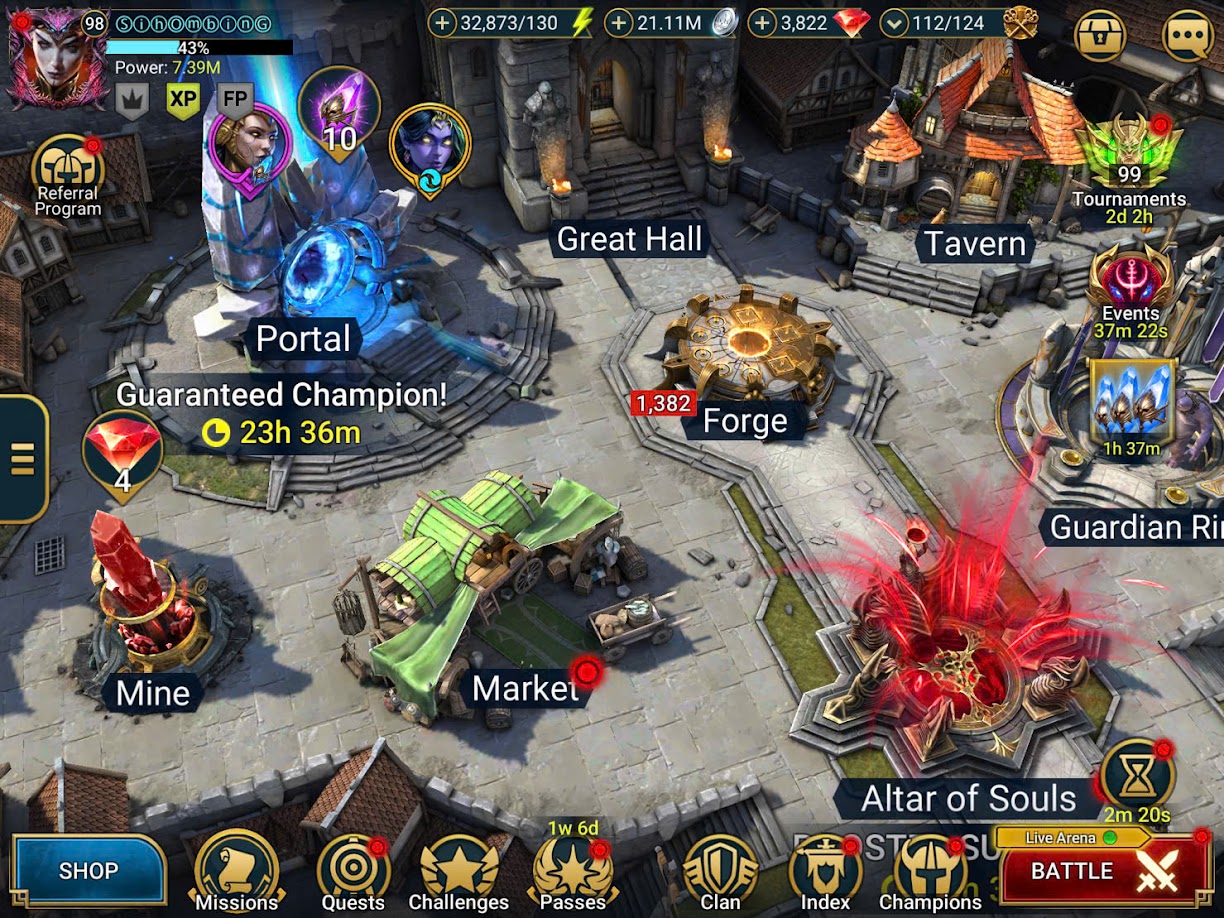Open the Shop
The image size is (1224, 918).
pyautogui.click(x=88, y=870)
